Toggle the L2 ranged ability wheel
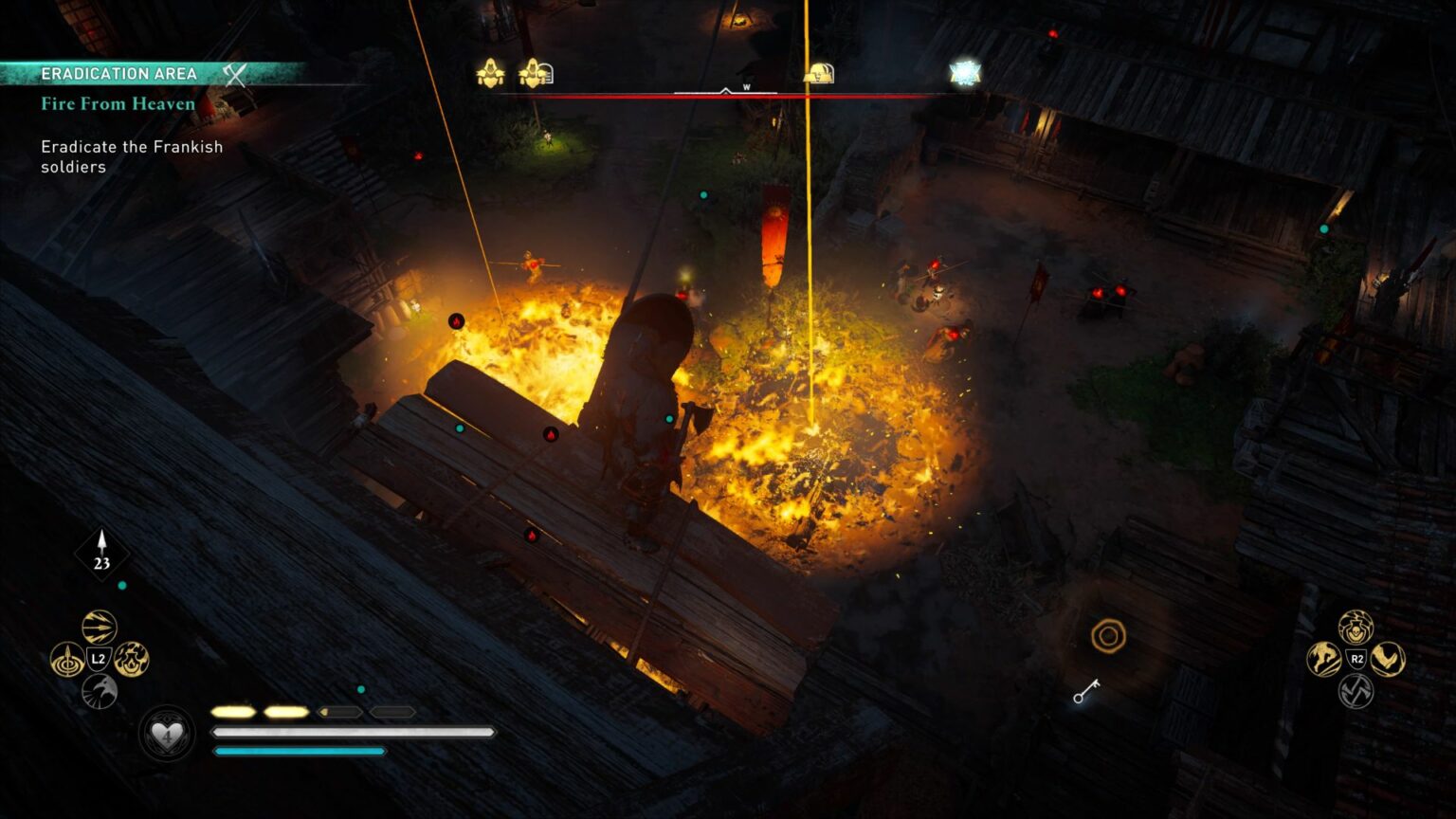The width and height of the screenshot is (1456, 819). (99, 659)
